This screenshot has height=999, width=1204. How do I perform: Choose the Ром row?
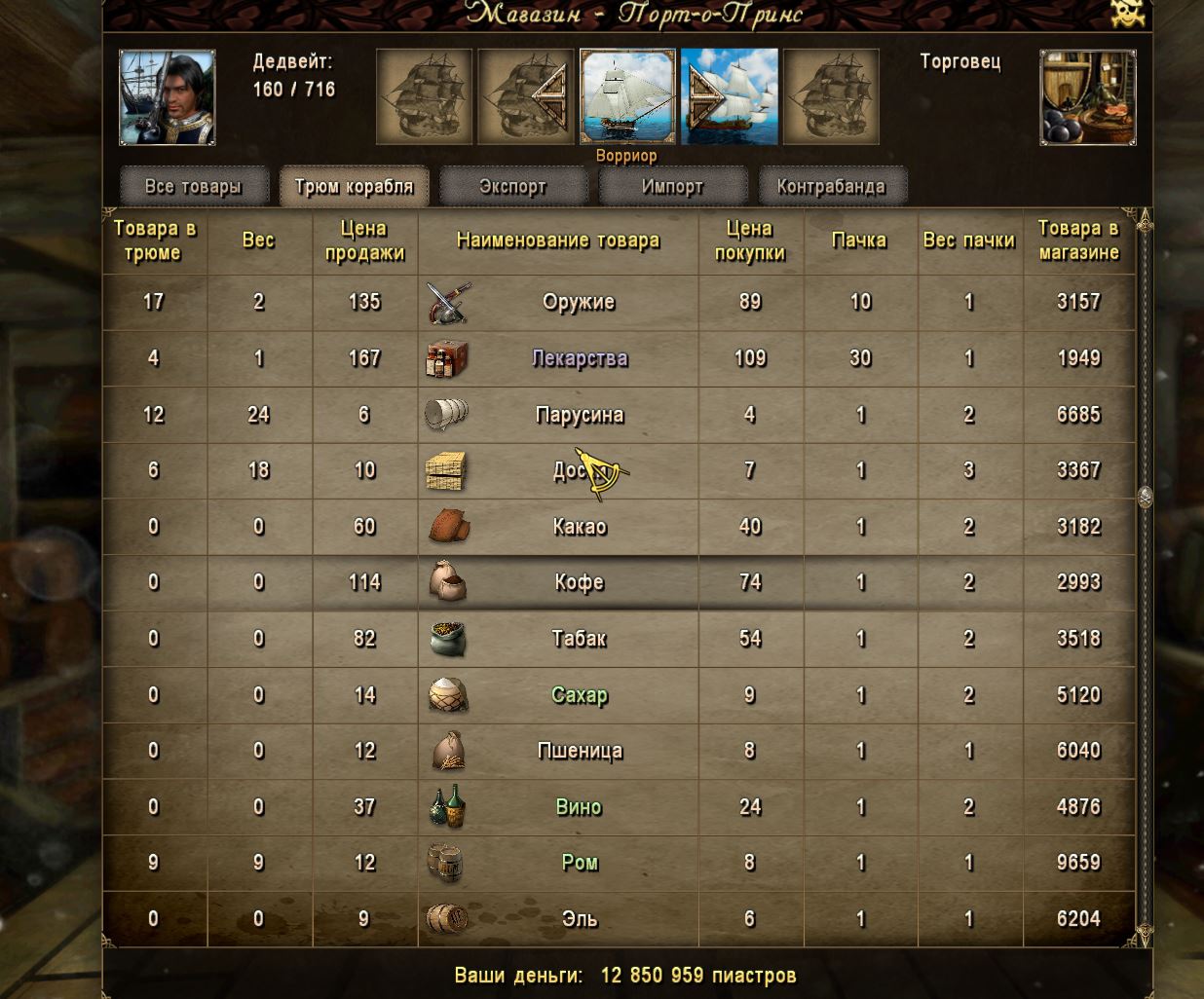[579, 863]
